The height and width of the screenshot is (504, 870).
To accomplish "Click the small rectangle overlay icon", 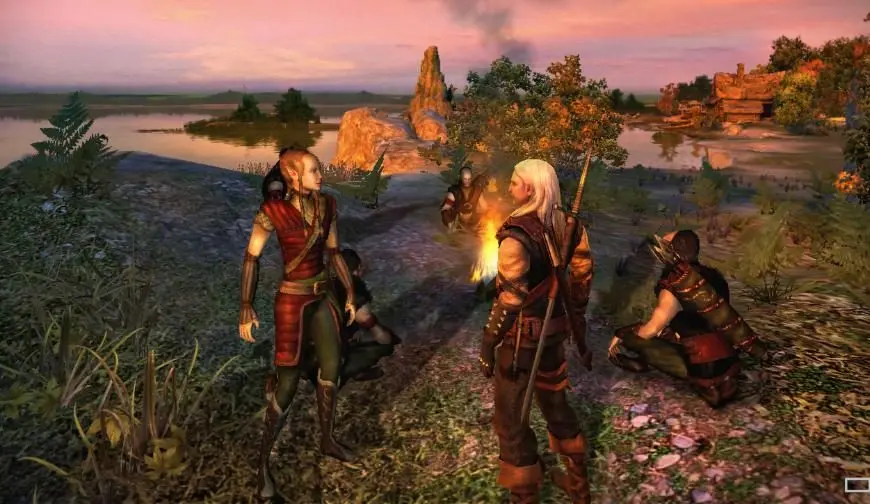I will click(857, 485).
